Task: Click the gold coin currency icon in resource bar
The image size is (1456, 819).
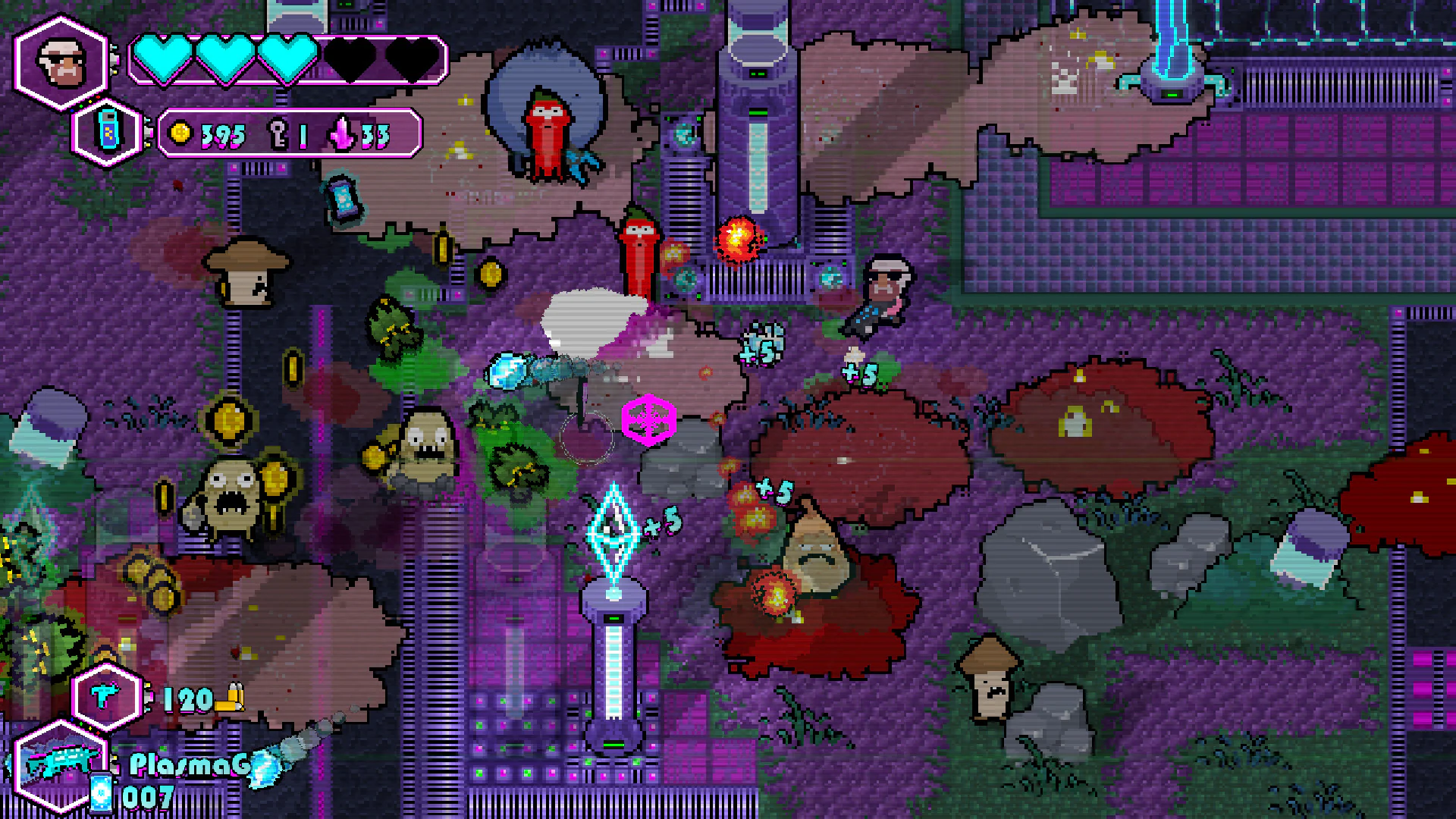Action: pyautogui.click(x=180, y=134)
